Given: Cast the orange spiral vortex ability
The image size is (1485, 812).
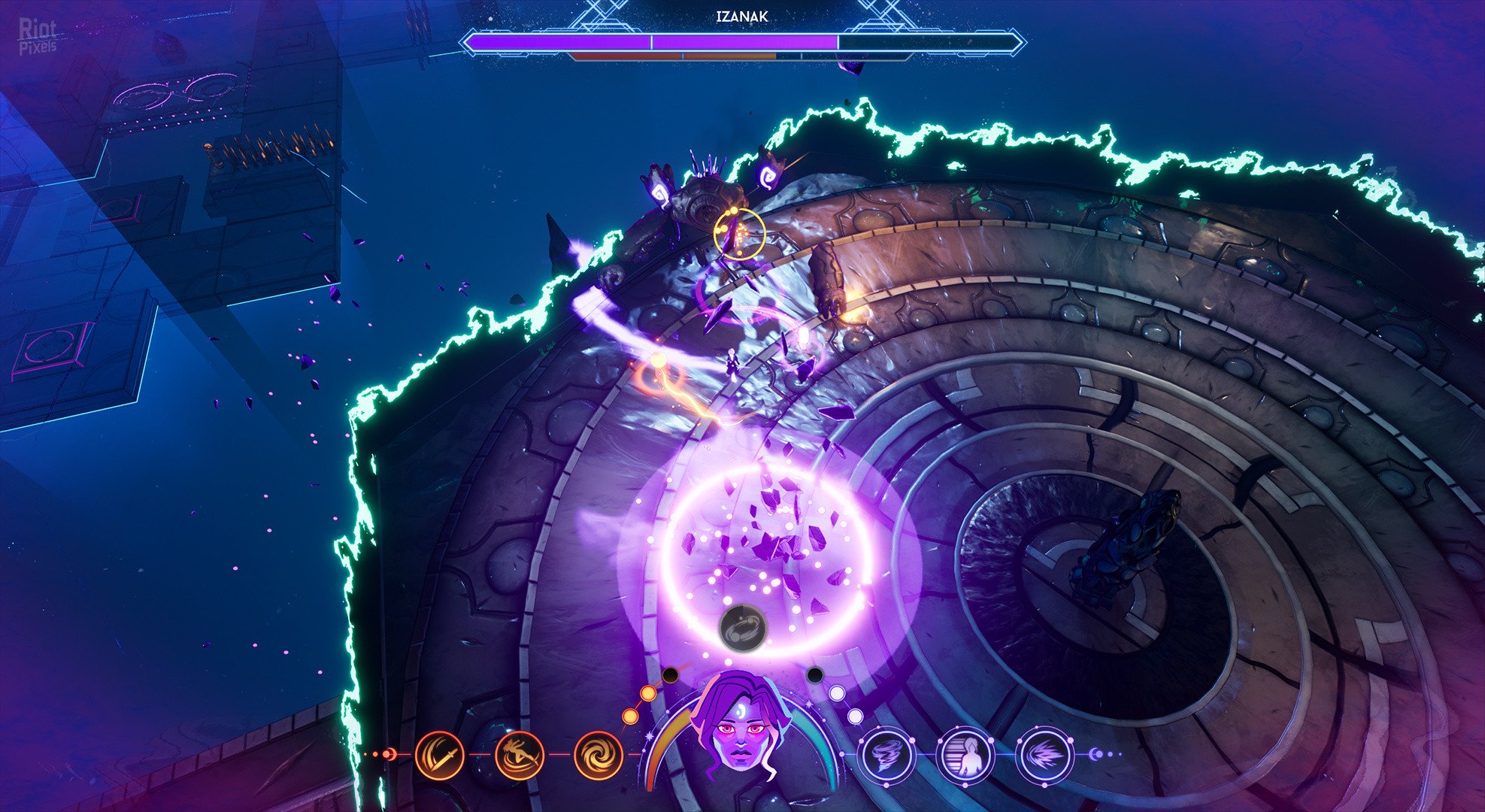Looking at the screenshot, I should tap(599, 755).
